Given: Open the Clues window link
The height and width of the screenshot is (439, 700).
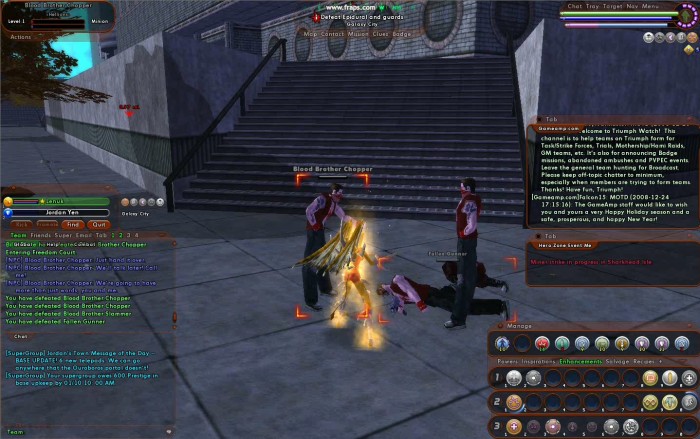Looking at the screenshot, I should click(381, 33).
